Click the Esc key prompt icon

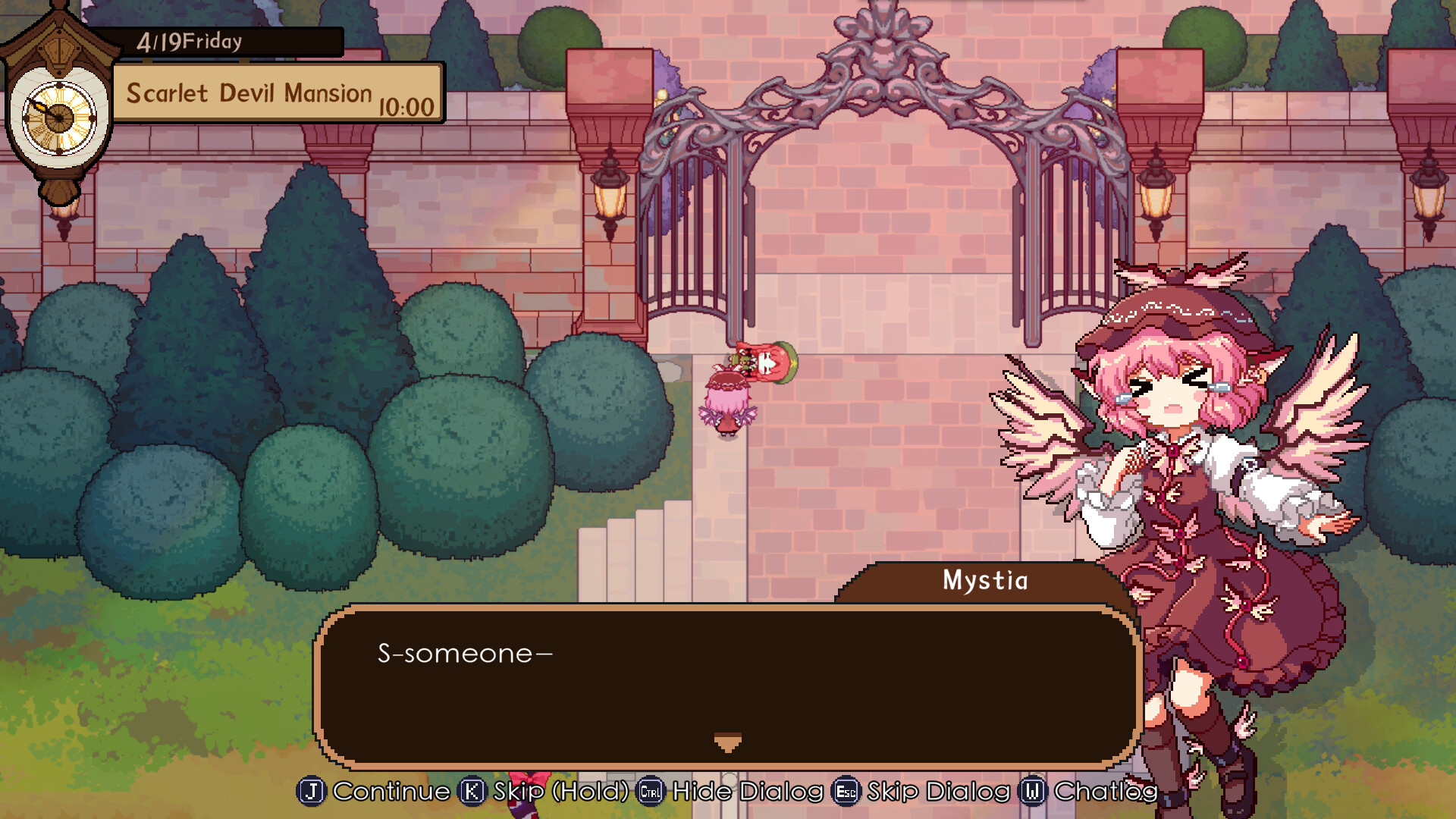847,791
